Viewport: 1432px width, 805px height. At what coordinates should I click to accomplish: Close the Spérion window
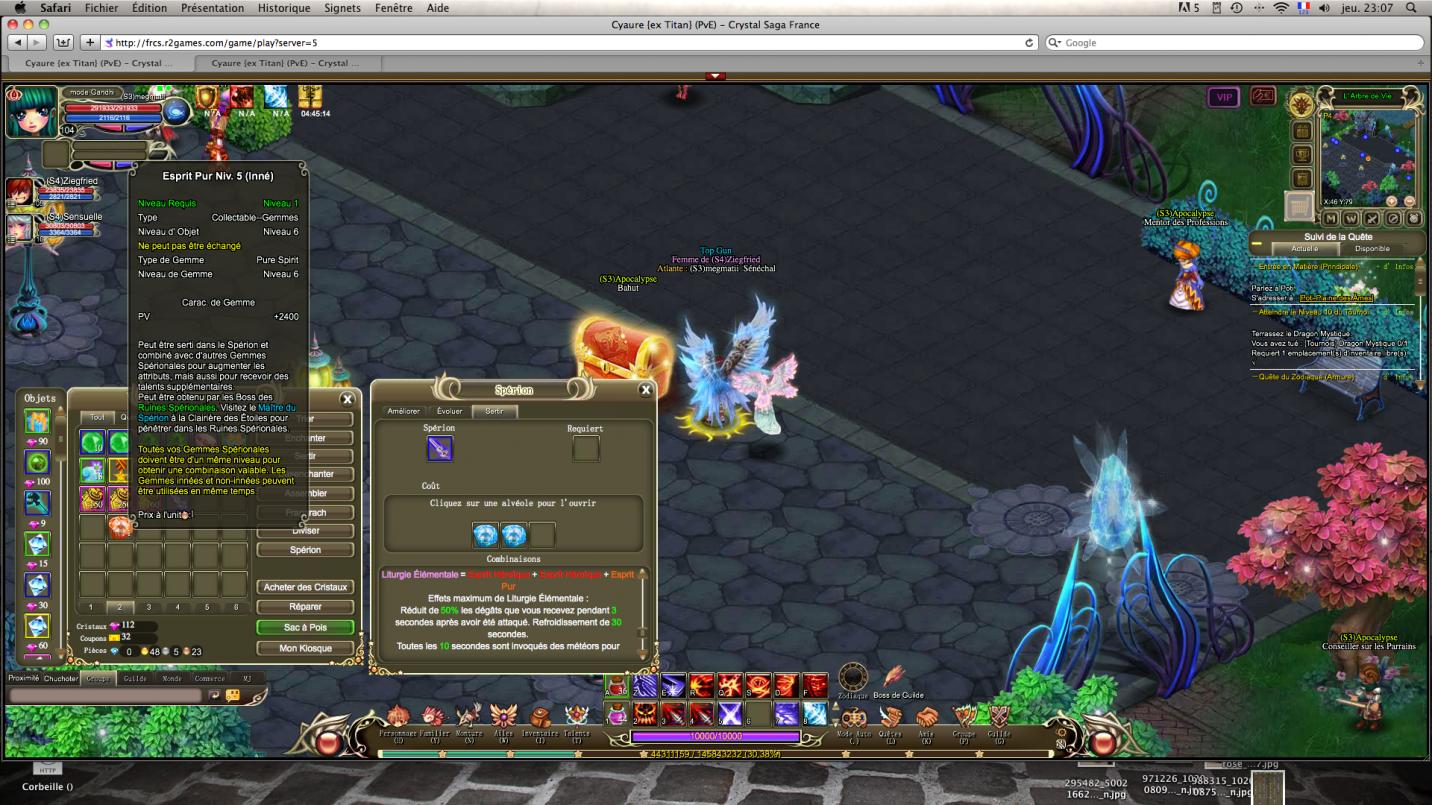(x=645, y=390)
